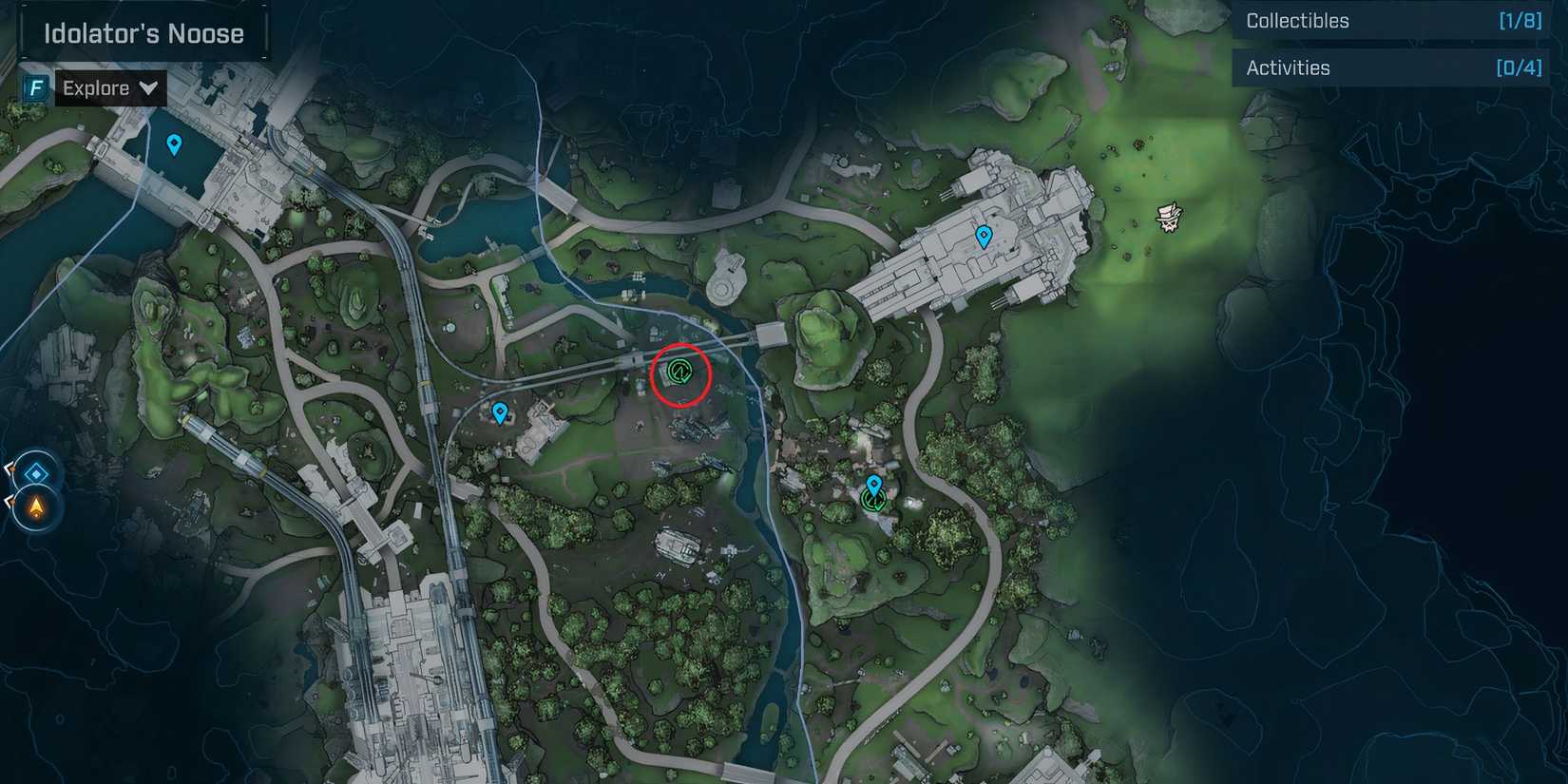The height and width of the screenshot is (784, 1568).
Task: Switch to the Activities panel entry
Action: pos(1289,67)
